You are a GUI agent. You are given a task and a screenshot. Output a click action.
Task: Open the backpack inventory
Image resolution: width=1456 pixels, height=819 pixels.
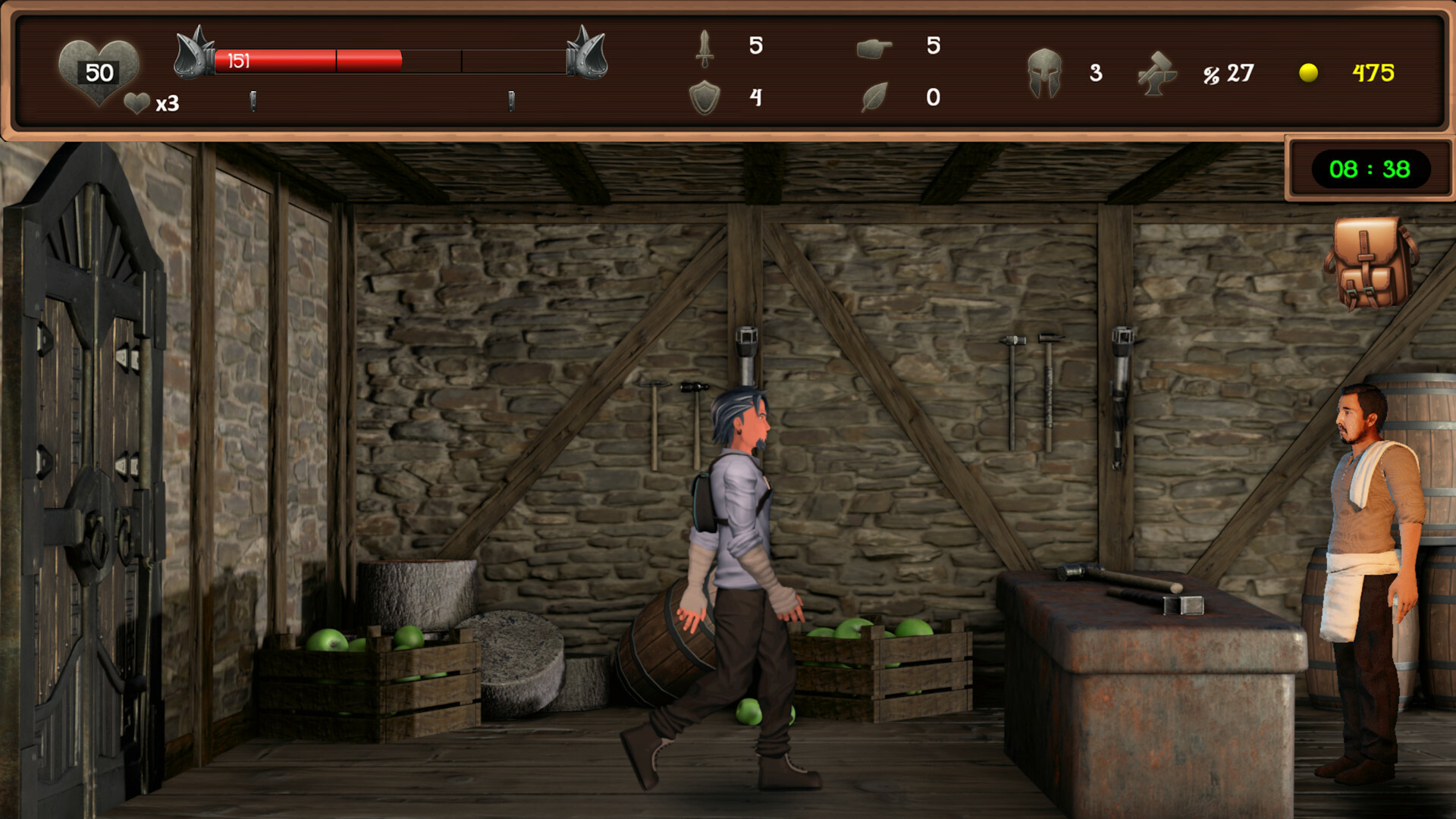(x=1370, y=263)
